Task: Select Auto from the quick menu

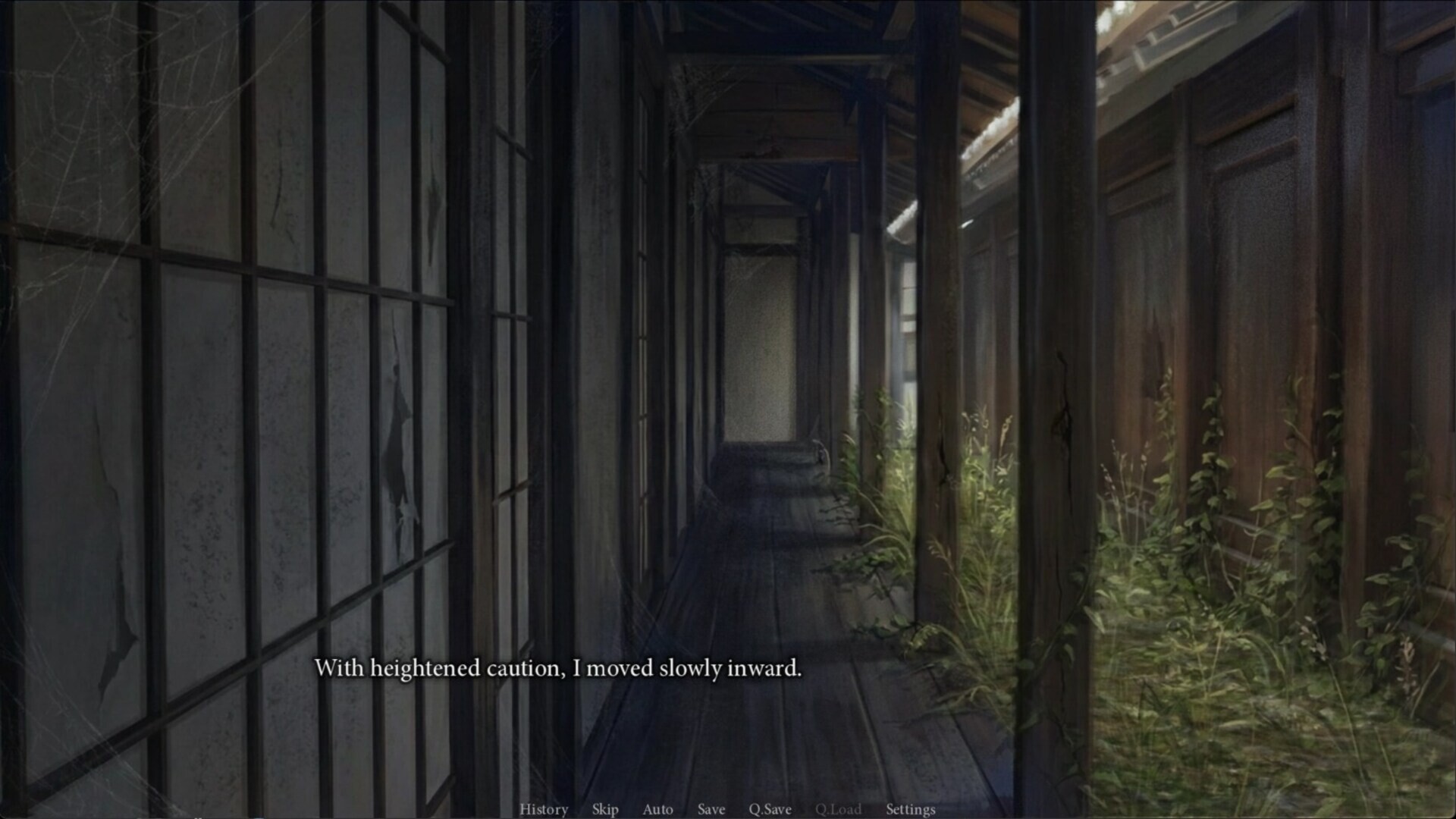Action: pos(657,809)
